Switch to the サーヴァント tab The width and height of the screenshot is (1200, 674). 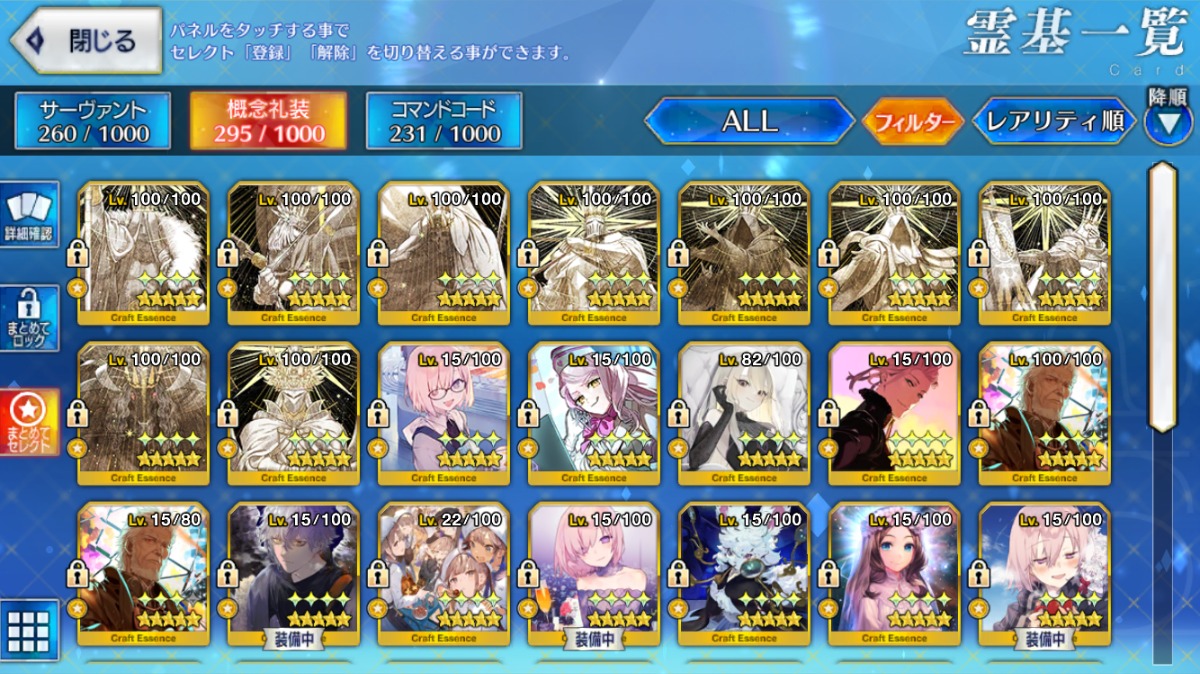click(93, 121)
